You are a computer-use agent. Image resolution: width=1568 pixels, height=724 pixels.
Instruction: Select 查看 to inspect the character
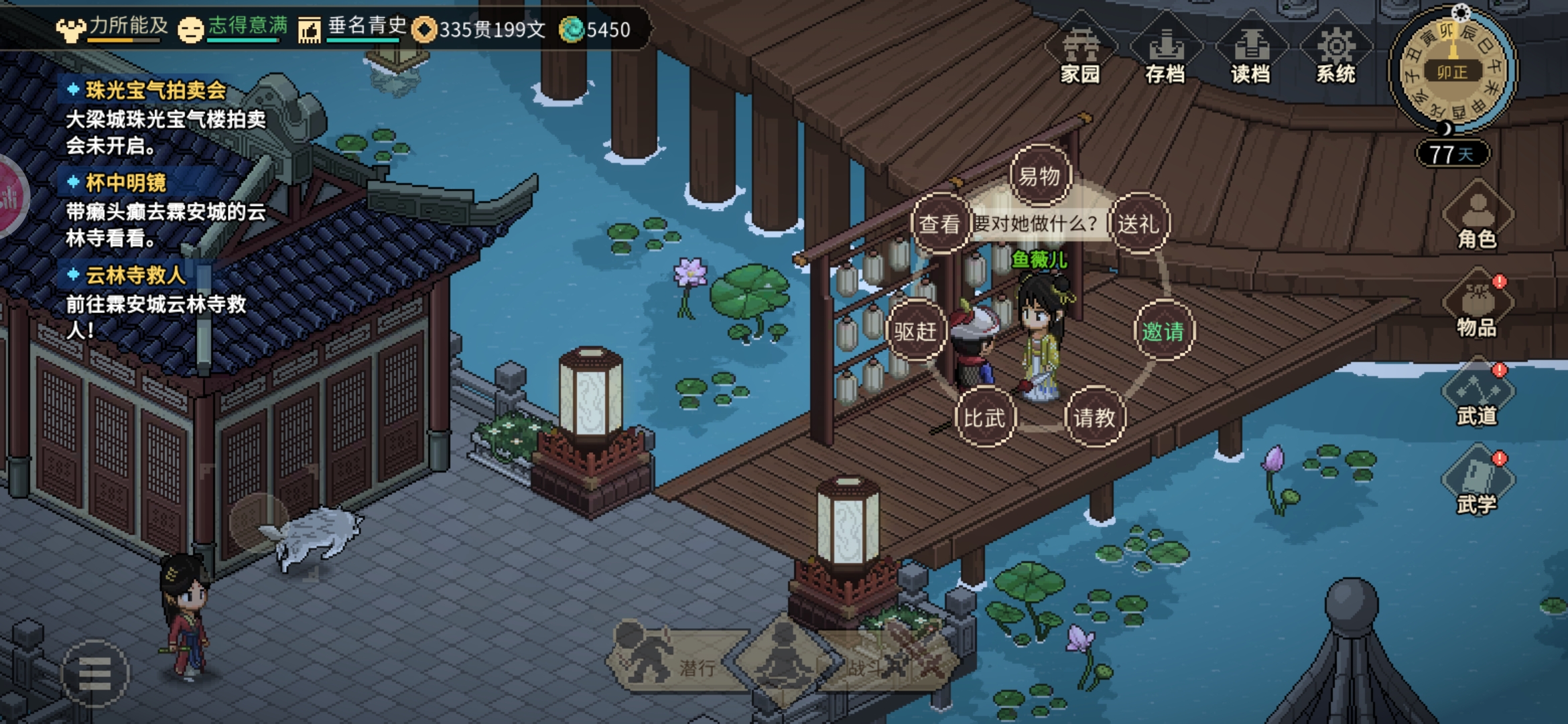tap(939, 224)
